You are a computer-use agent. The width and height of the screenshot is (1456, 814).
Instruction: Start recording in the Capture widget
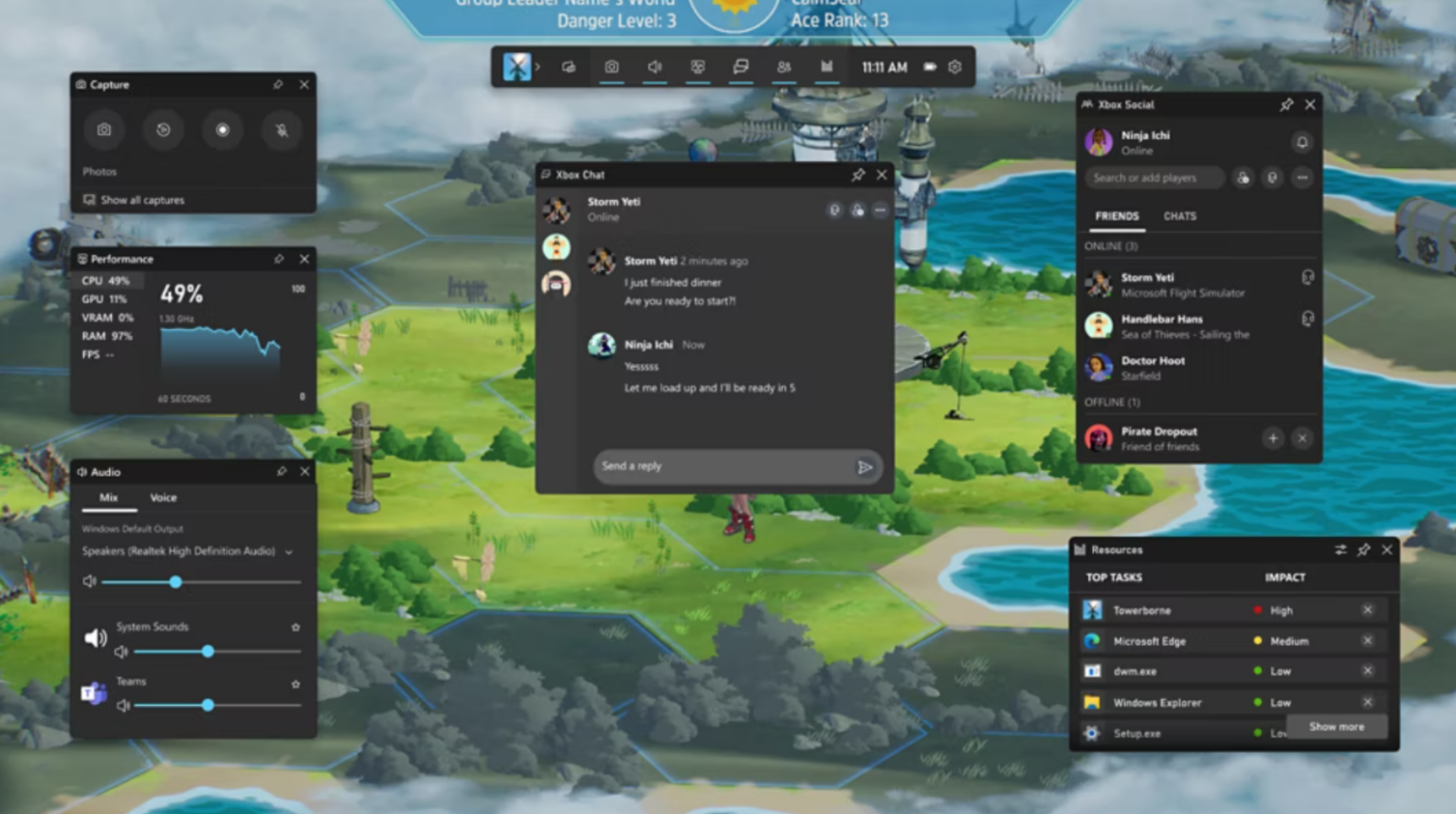(x=222, y=130)
